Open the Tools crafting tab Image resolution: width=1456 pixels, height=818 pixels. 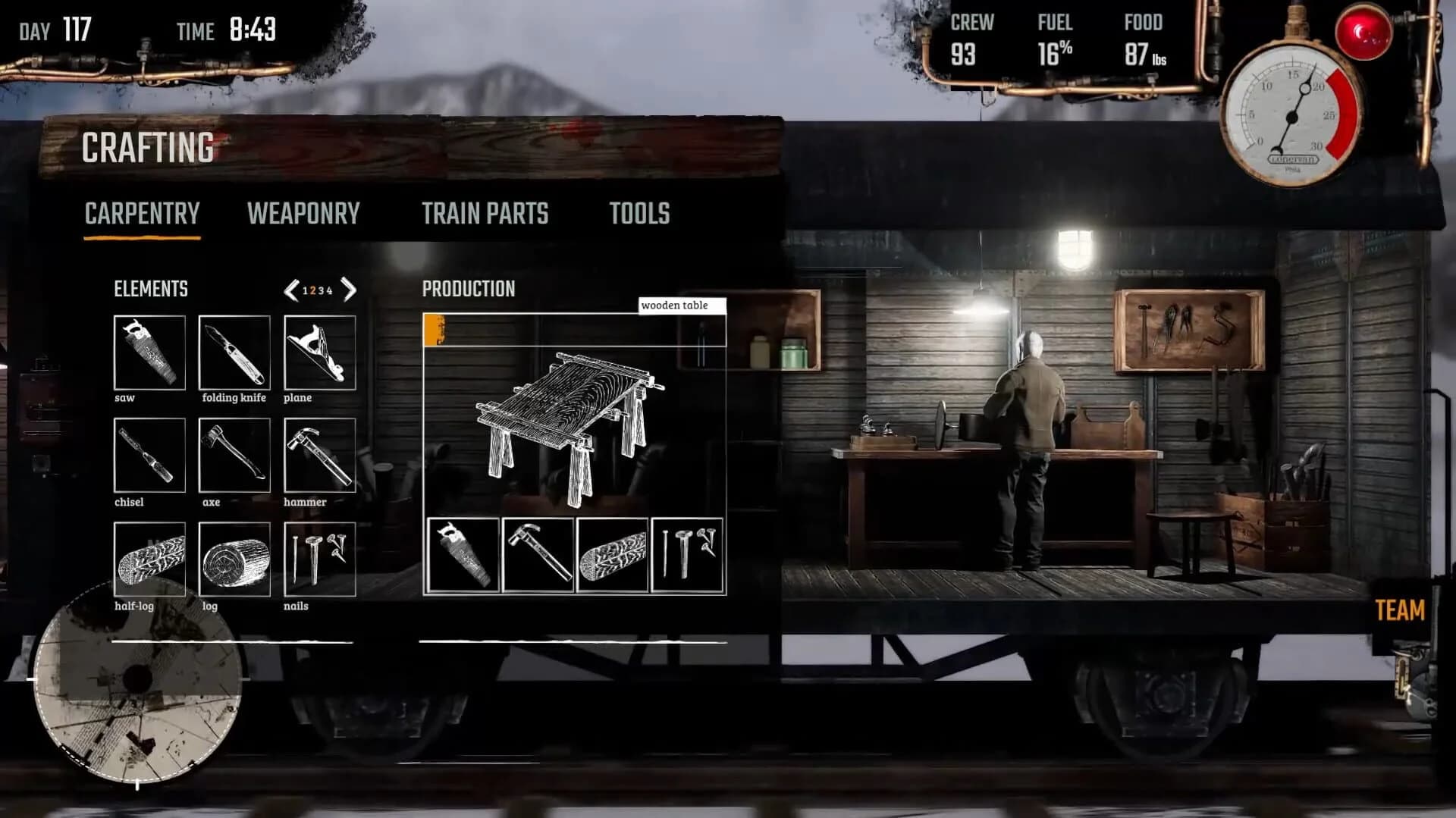[x=638, y=214]
